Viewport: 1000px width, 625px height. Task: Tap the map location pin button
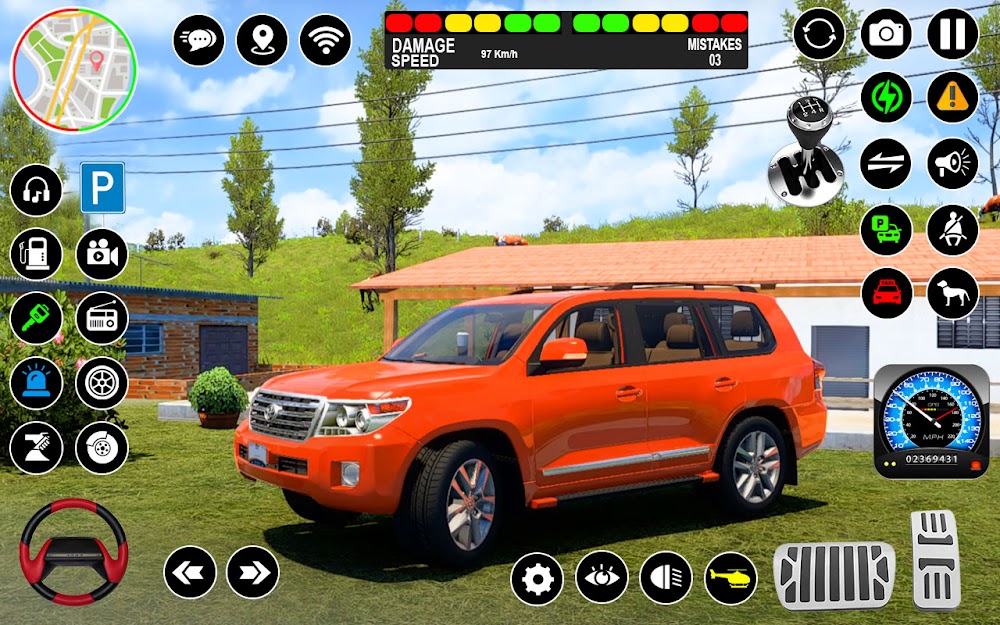(x=262, y=40)
